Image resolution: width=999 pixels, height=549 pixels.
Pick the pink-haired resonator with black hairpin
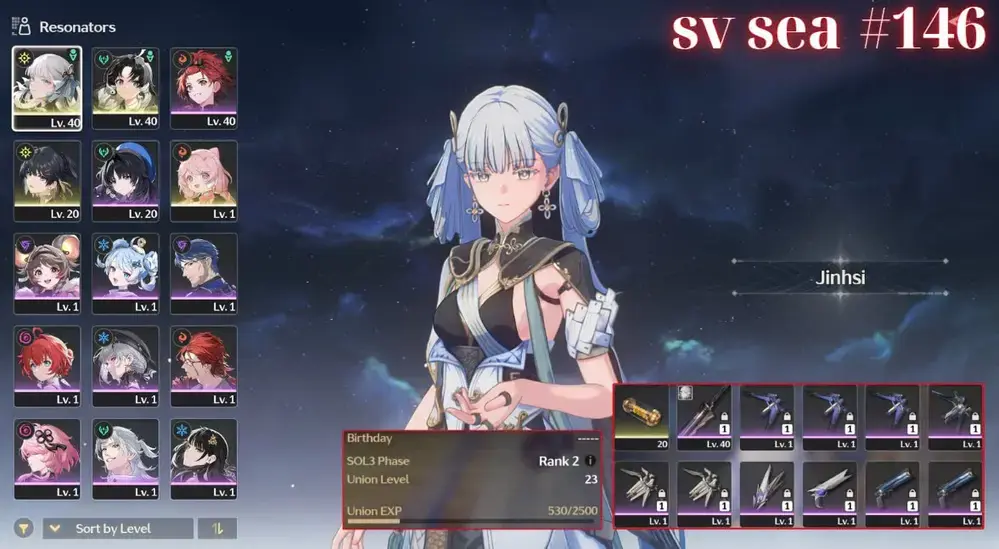[x=47, y=458]
